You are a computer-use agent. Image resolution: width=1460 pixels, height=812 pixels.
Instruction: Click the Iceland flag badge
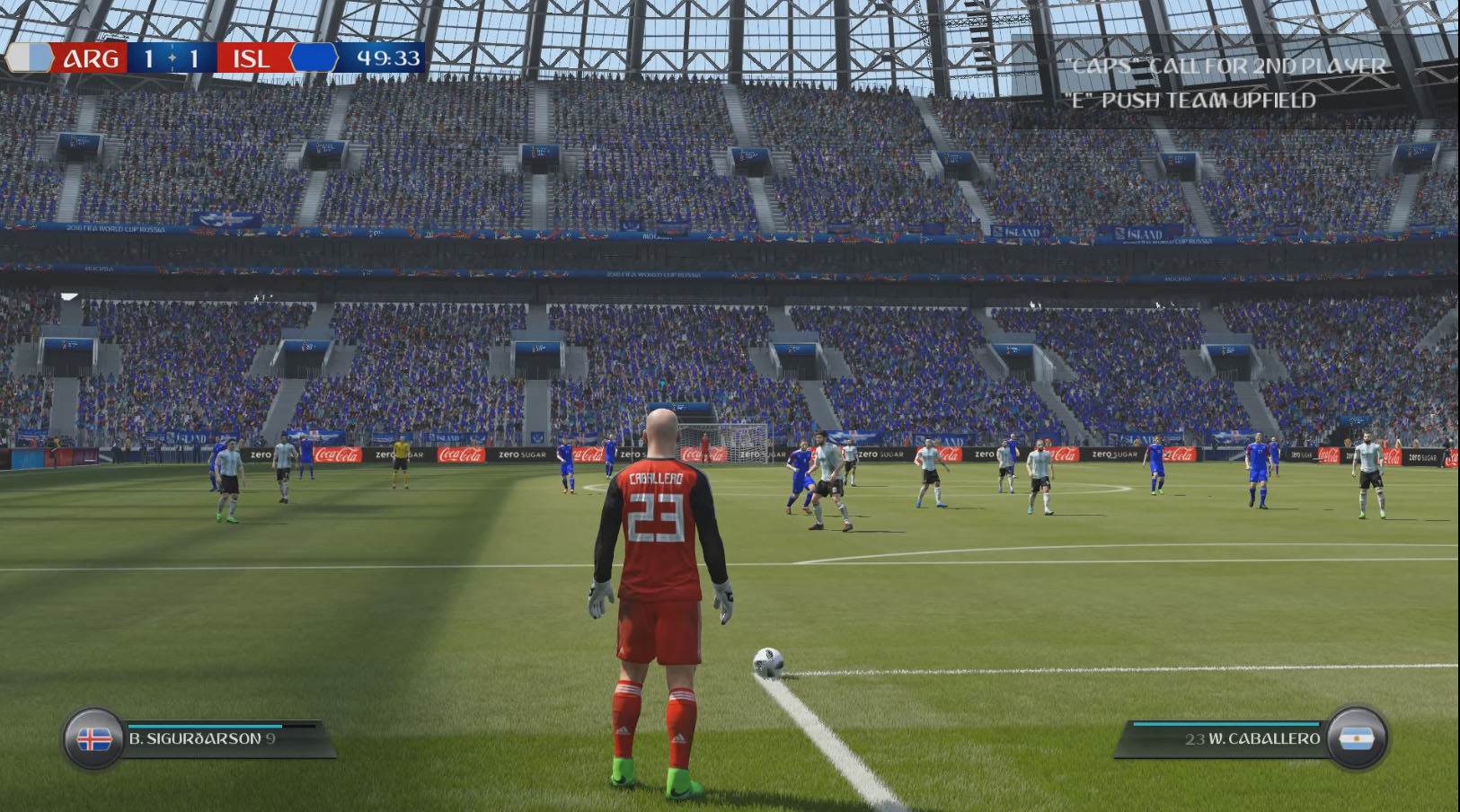93,739
